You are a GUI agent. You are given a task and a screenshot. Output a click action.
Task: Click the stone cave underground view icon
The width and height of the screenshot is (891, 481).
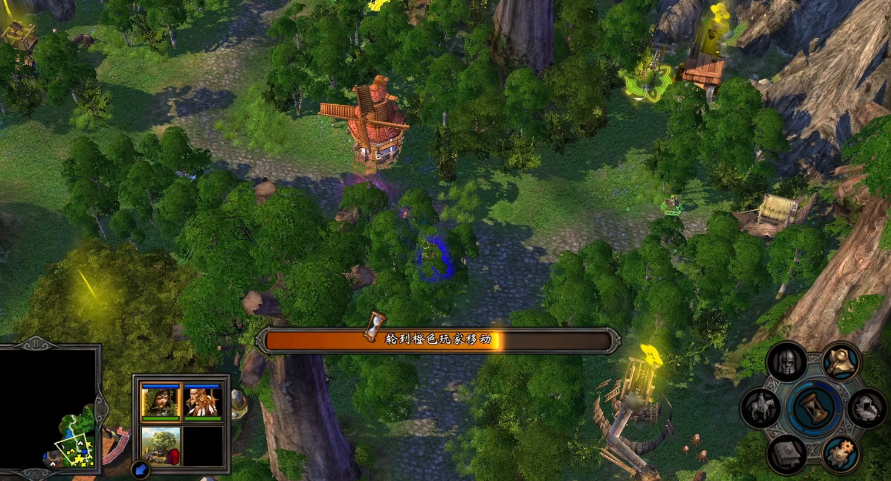(866, 408)
